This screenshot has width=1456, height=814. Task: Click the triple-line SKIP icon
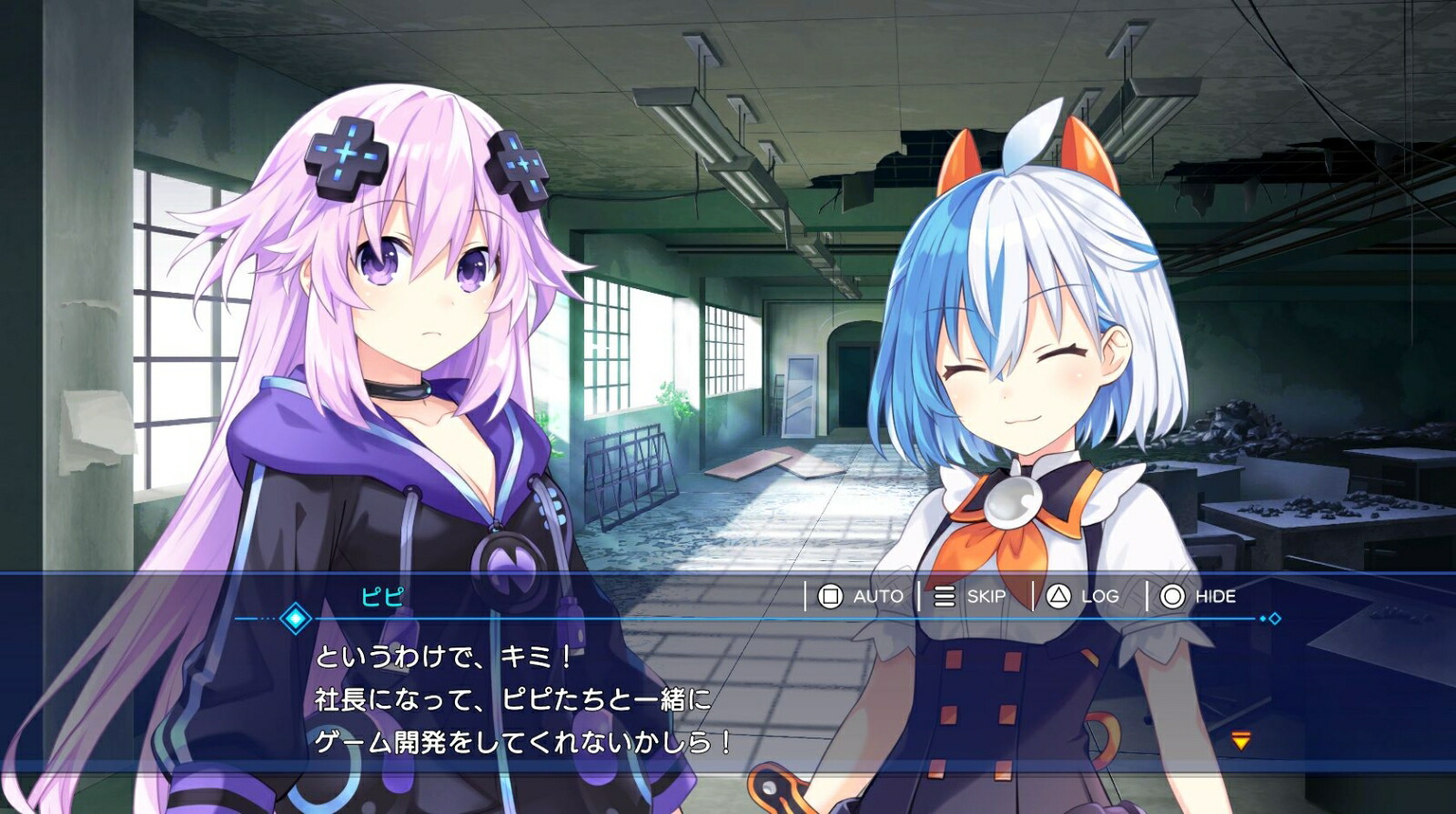[x=944, y=597]
